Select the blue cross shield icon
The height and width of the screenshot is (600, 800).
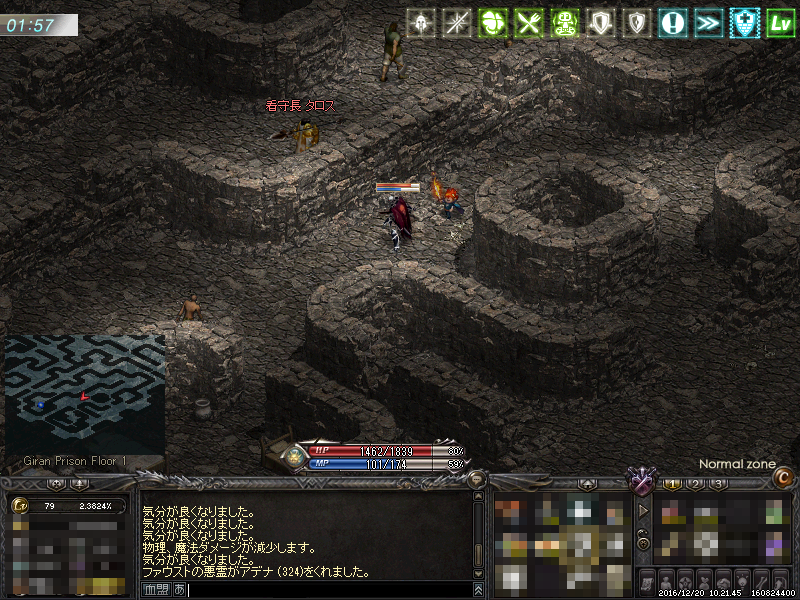[741, 22]
